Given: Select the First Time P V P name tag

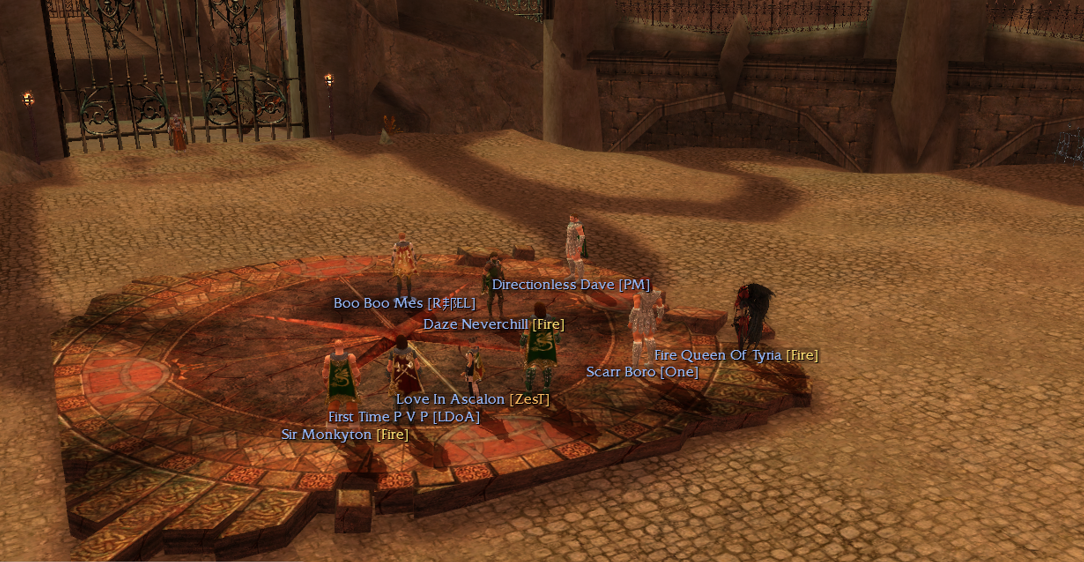Looking at the screenshot, I should click(x=404, y=417).
